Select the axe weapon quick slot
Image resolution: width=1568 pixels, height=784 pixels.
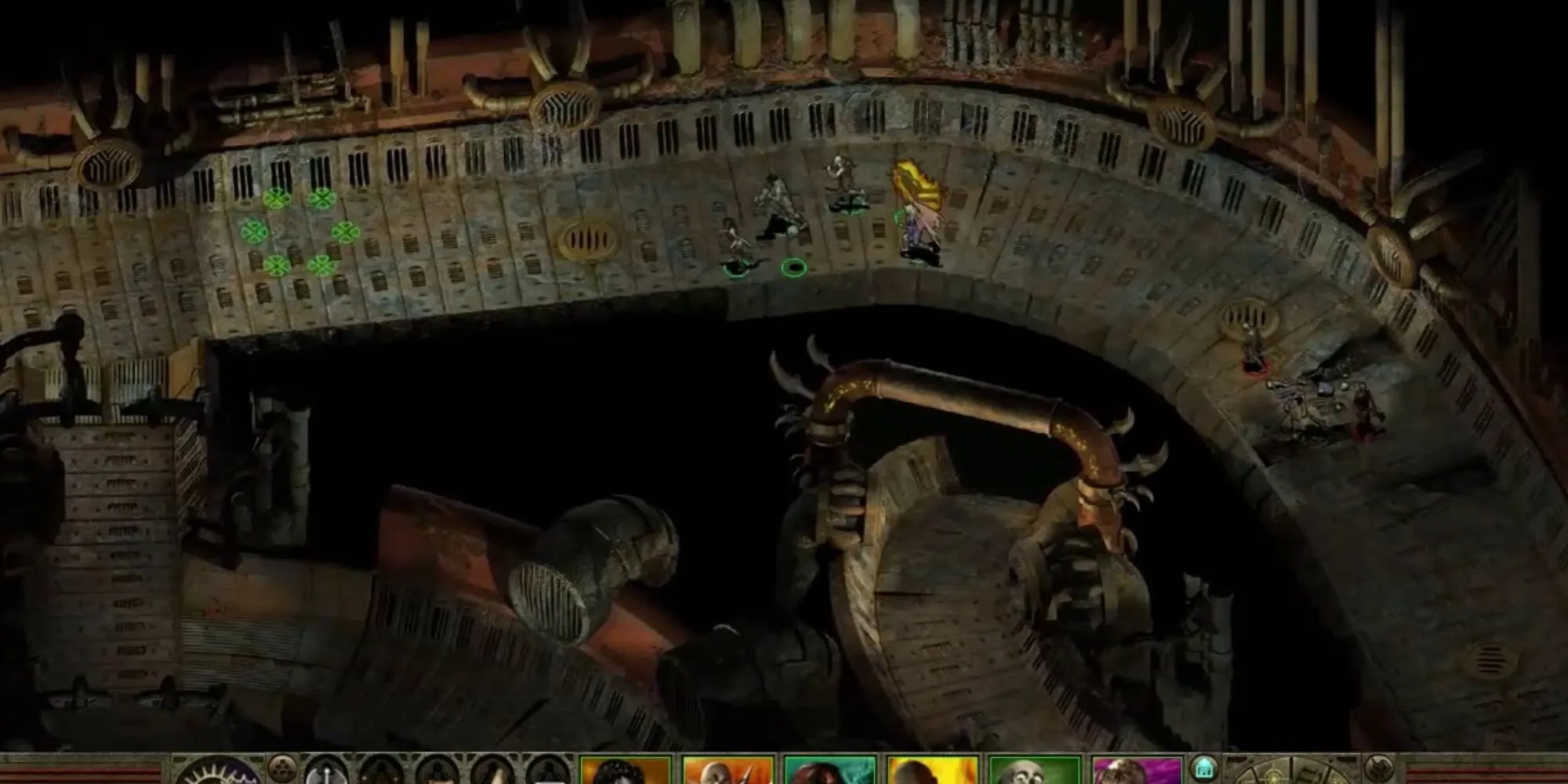(325, 772)
